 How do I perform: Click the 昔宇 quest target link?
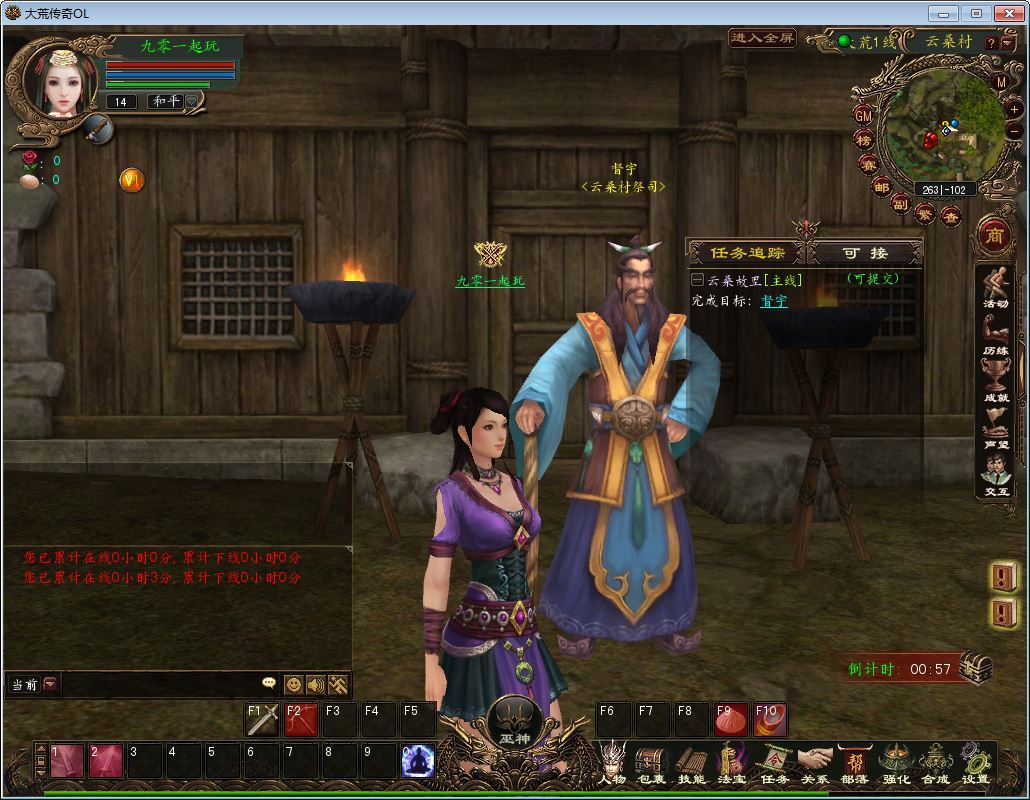(774, 300)
